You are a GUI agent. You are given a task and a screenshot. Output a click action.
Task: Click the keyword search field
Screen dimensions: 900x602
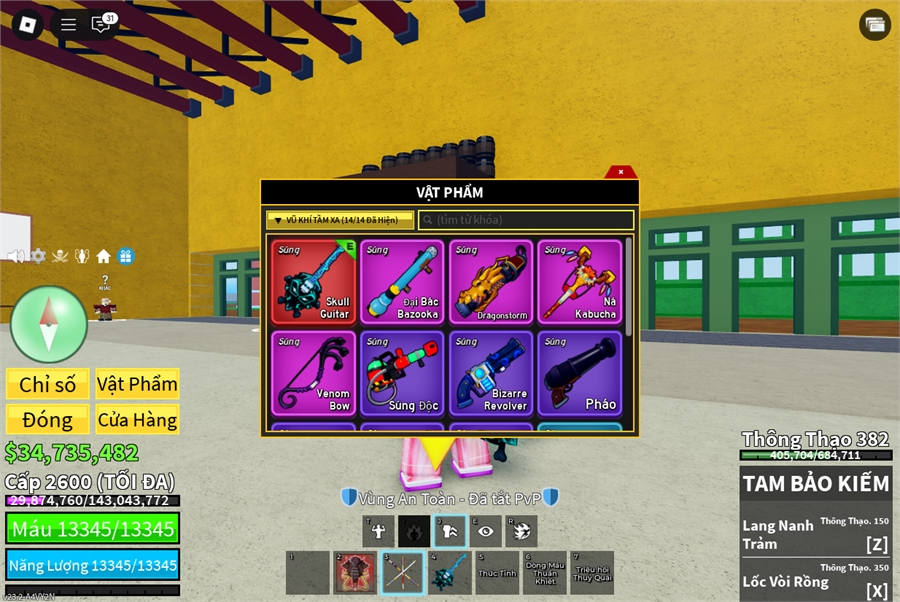[526, 220]
